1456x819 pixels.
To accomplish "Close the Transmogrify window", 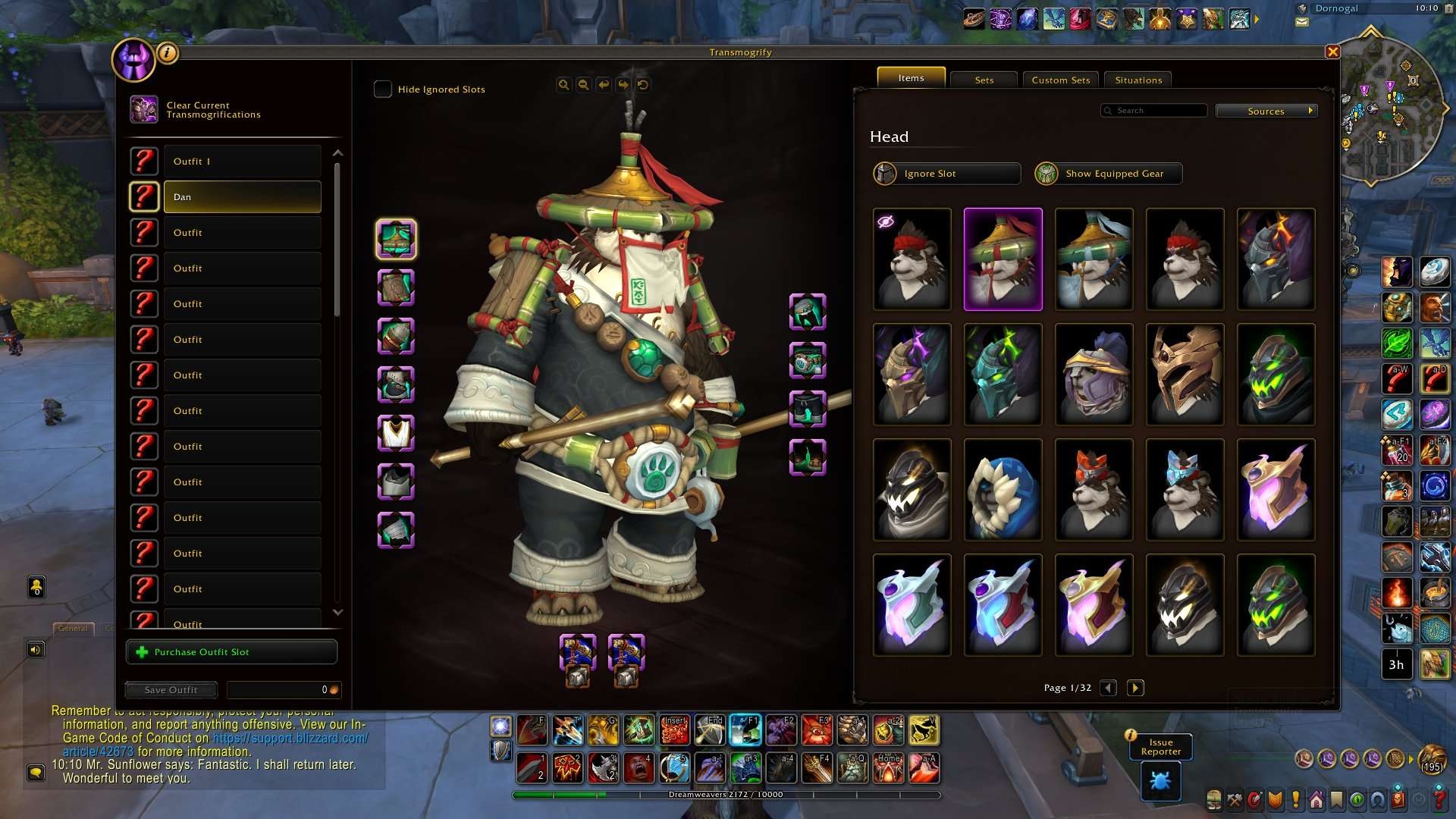I will coord(1332,52).
